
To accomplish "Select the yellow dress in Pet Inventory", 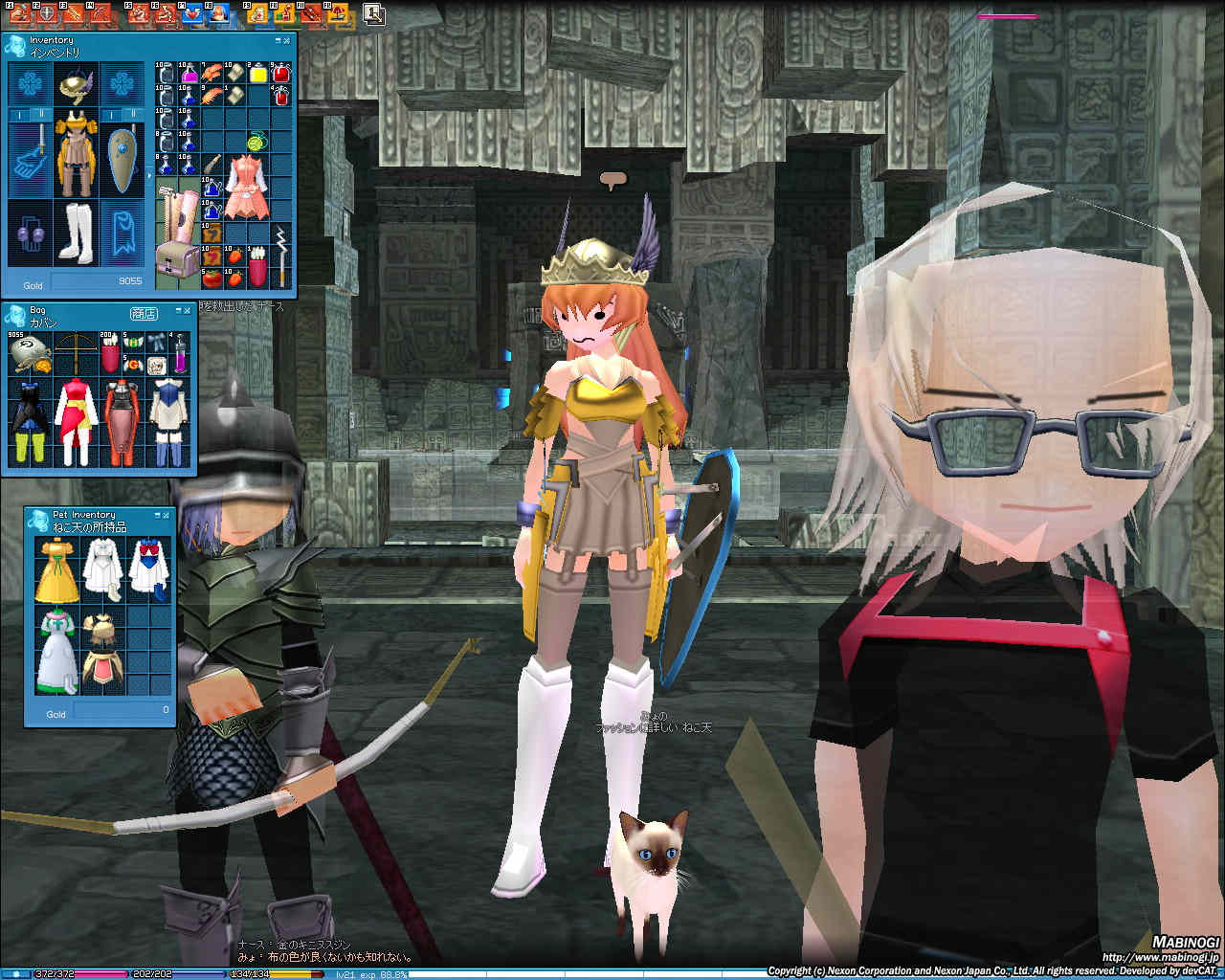I will [57, 569].
